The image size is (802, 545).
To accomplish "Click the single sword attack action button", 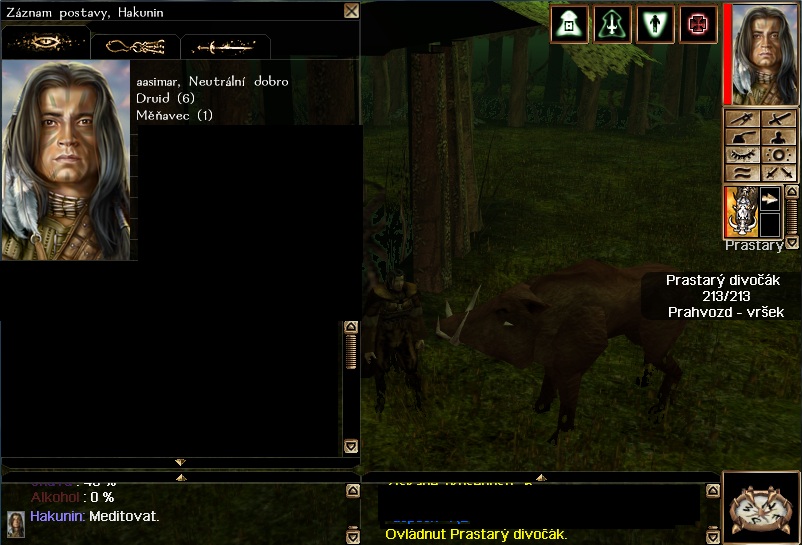I will (777, 119).
